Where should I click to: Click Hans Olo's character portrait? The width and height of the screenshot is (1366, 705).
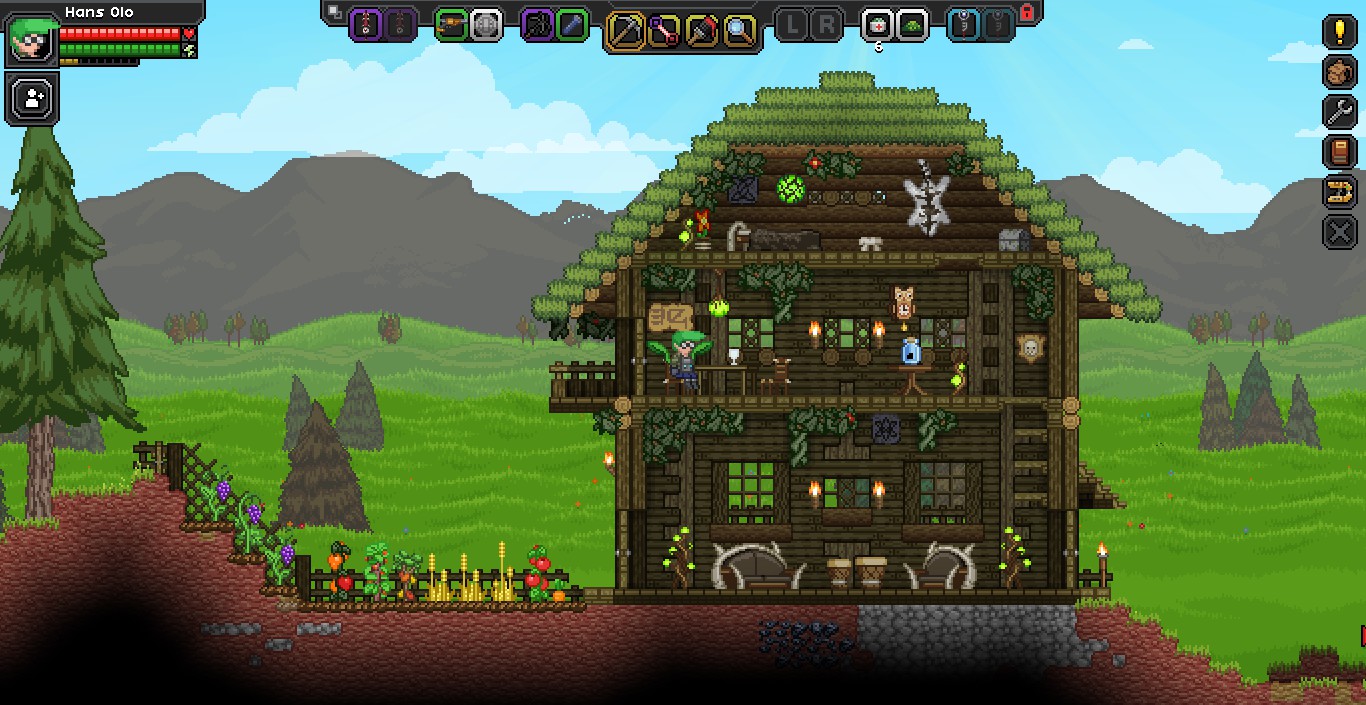(x=32, y=40)
